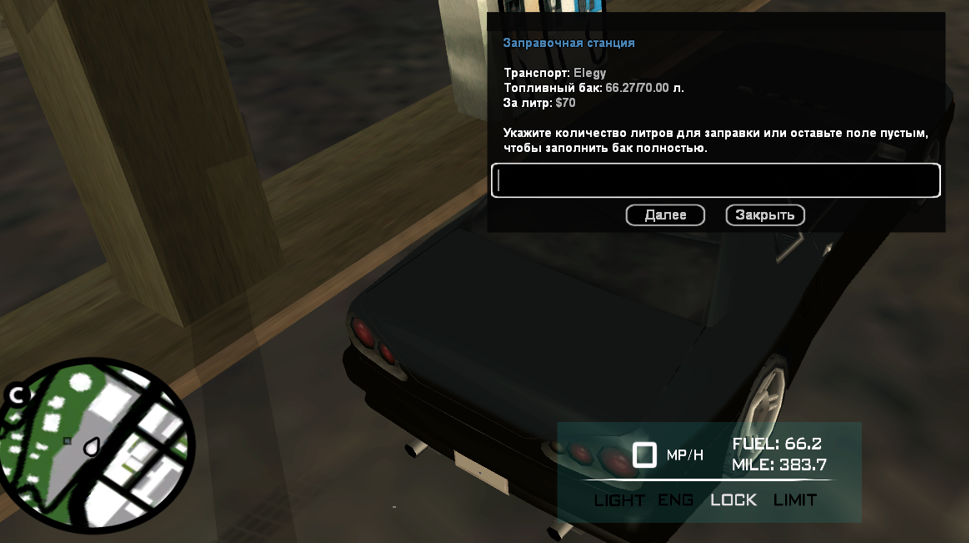Focus the liters amount input field
The height and width of the screenshot is (543, 969).
pyautogui.click(x=715, y=181)
